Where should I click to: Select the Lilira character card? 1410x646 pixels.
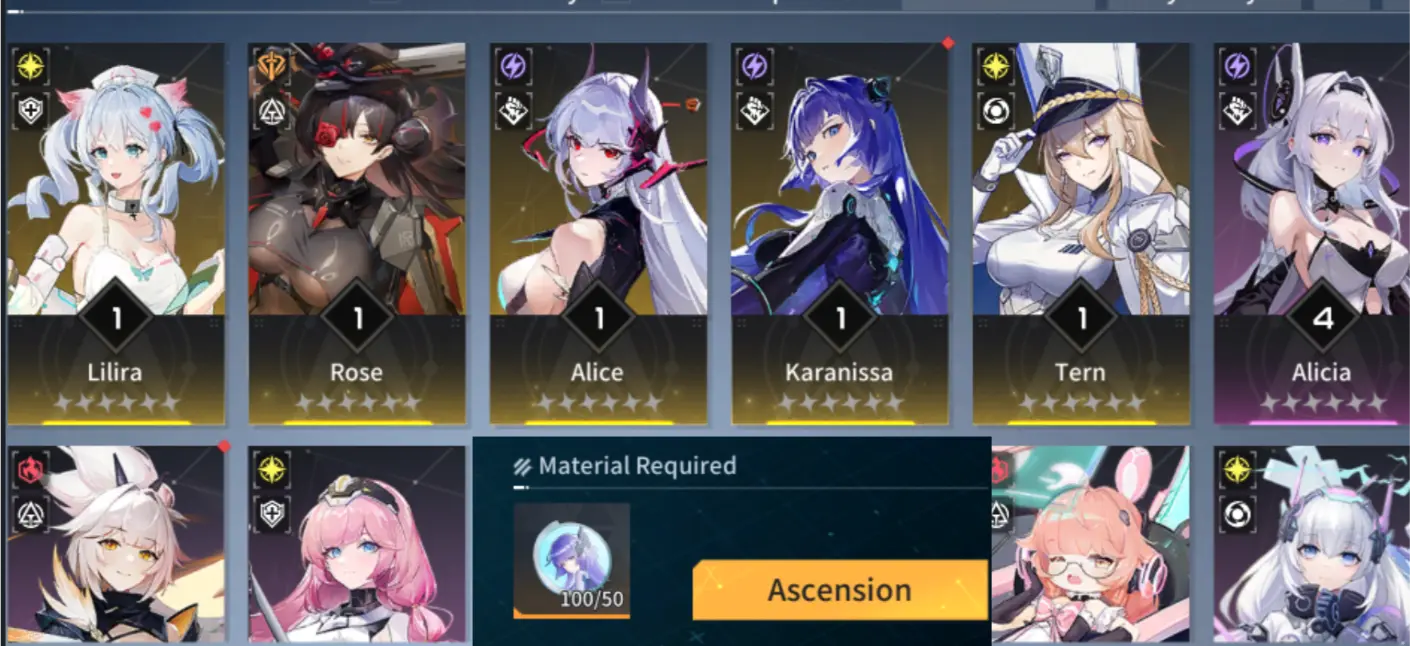tap(116, 232)
